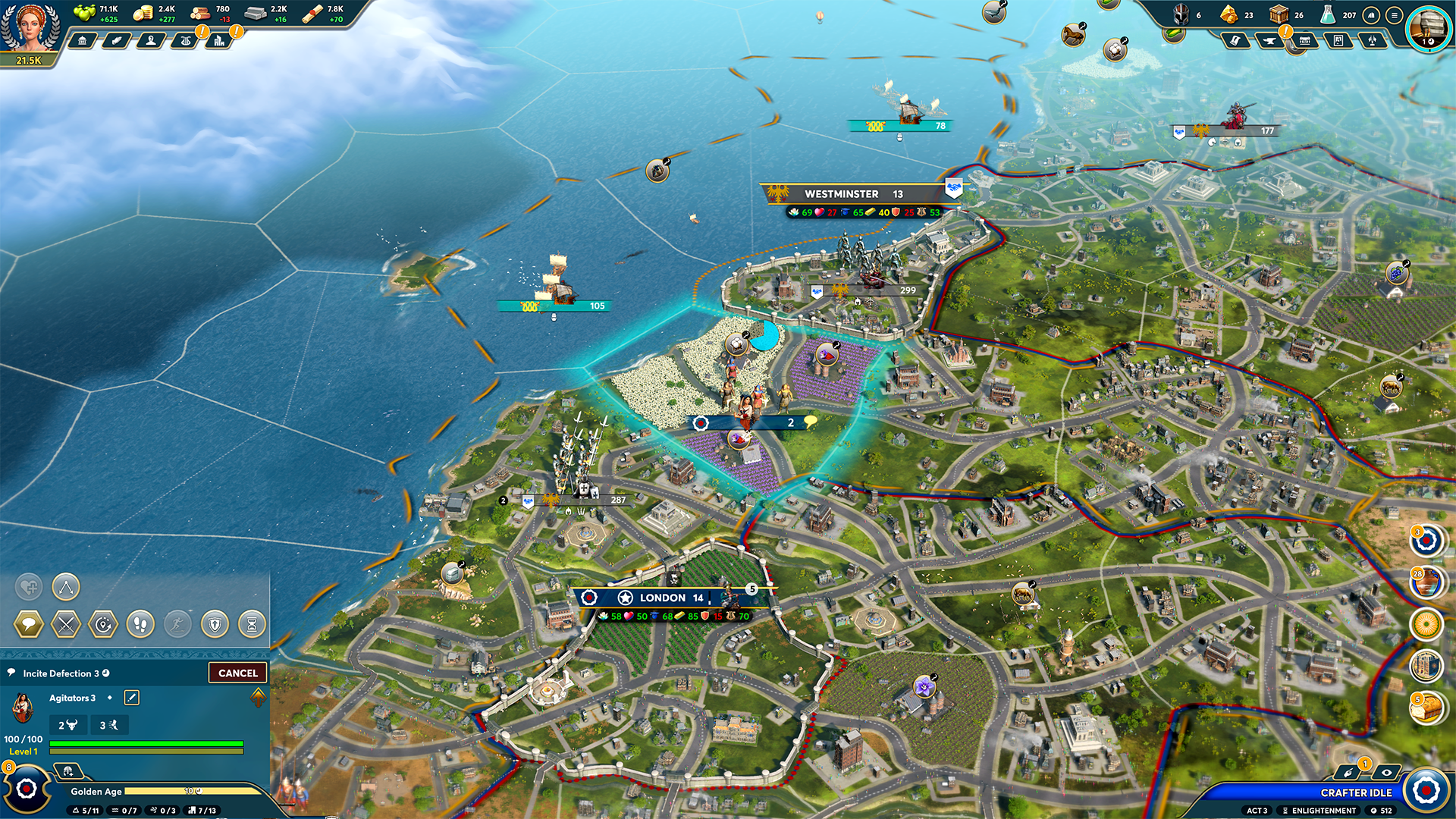Click the Crafter Idle notification
This screenshot has width=1456, height=819.
[x=1356, y=792]
